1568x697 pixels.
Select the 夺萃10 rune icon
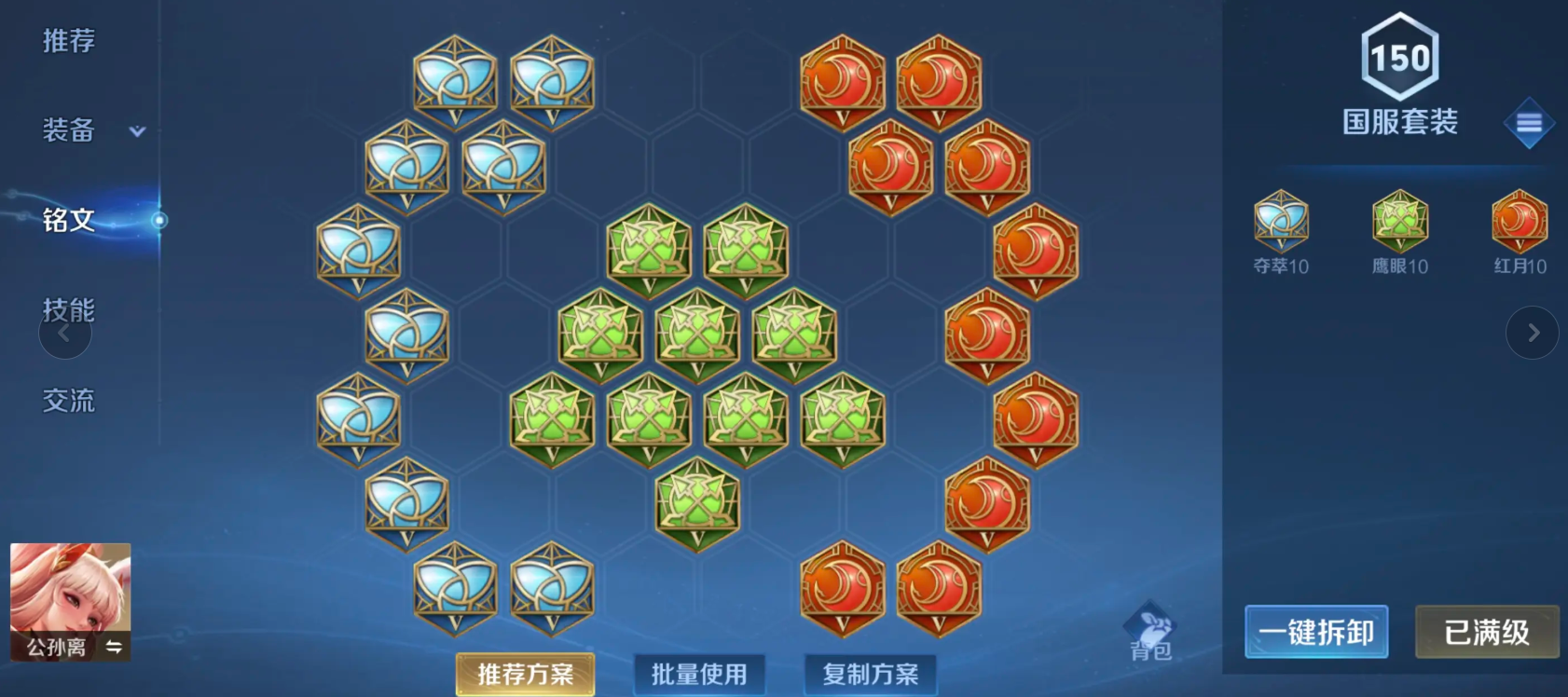coord(1283,222)
